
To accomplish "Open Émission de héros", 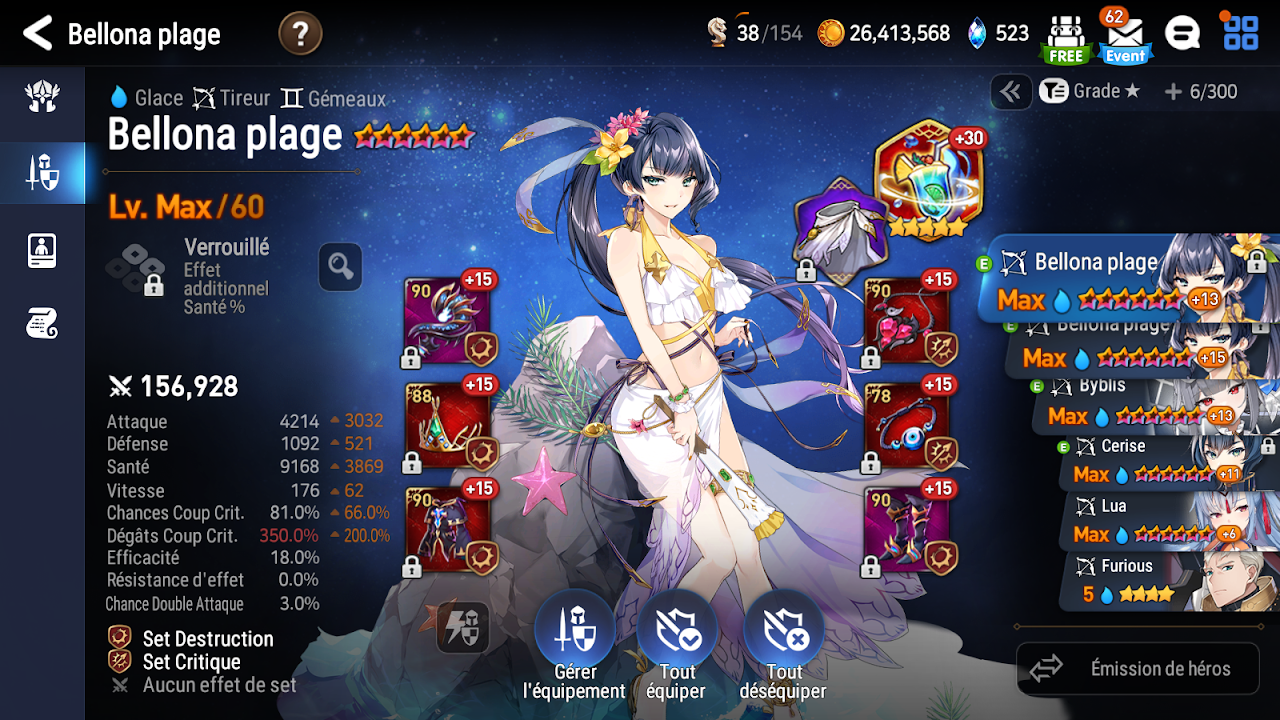I will pos(1138,669).
